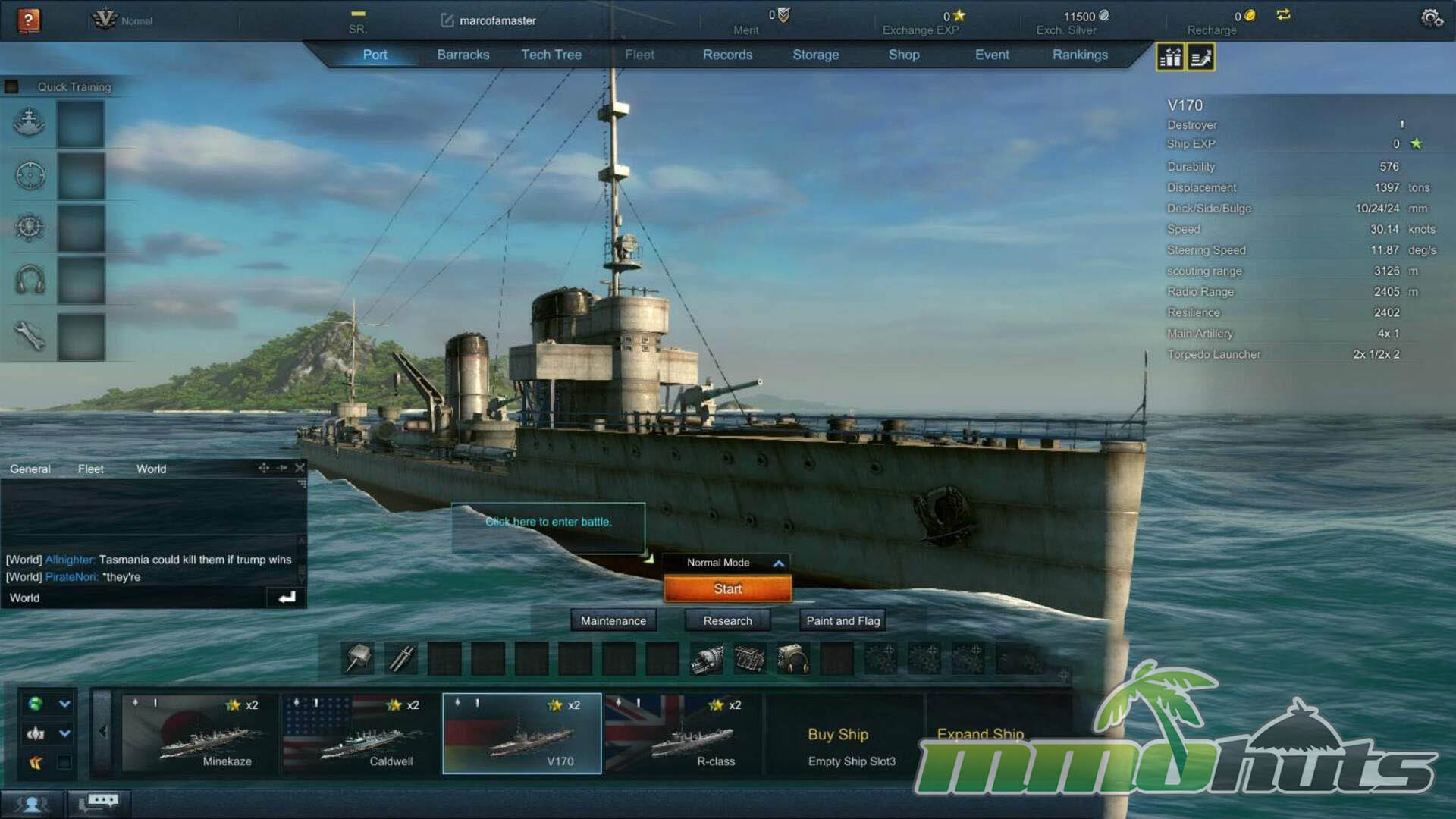Open Paint and Flag customization
The width and height of the screenshot is (1456, 819).
tap(843, 620)
